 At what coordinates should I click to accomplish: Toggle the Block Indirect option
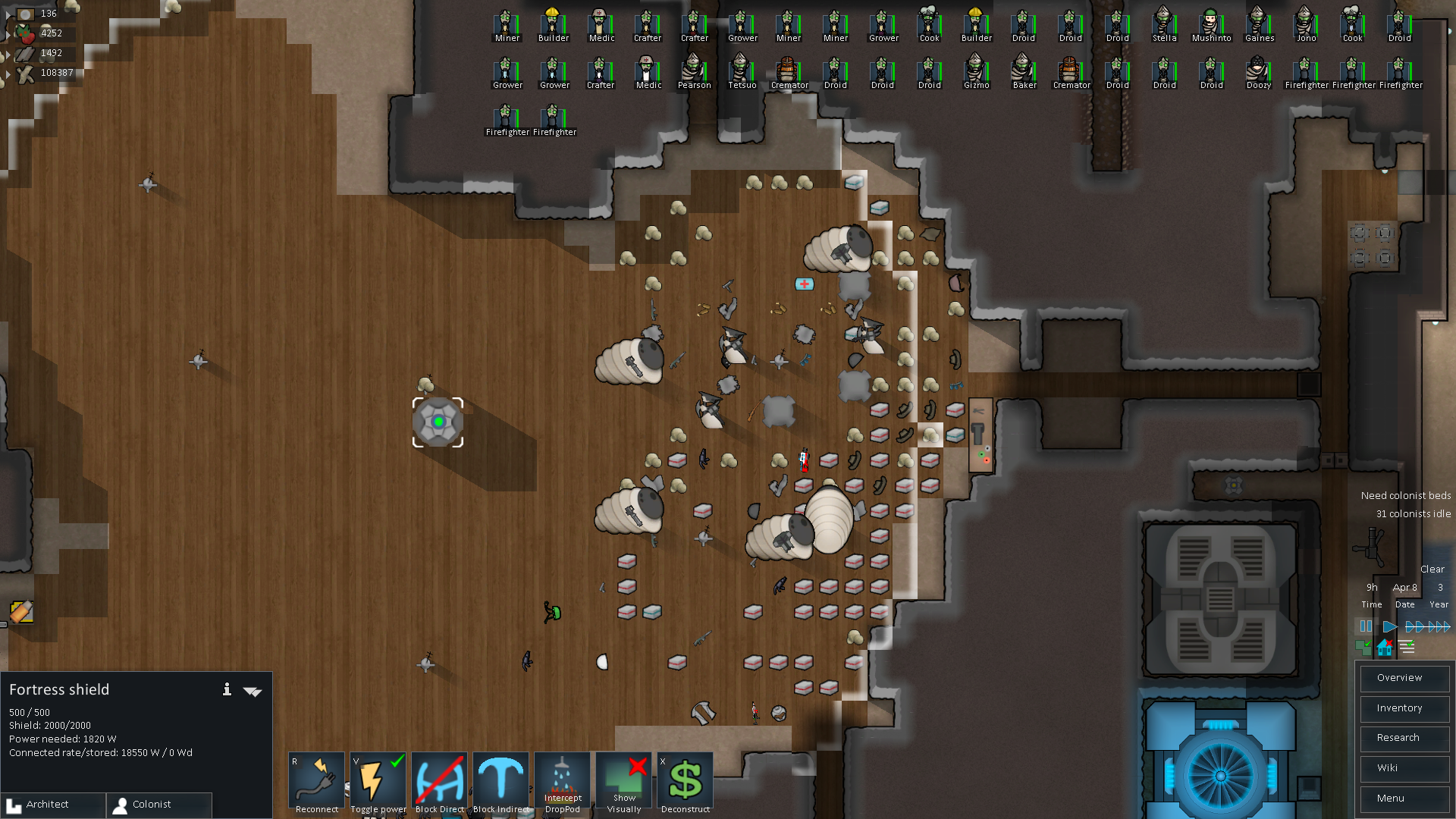[500, 783]
